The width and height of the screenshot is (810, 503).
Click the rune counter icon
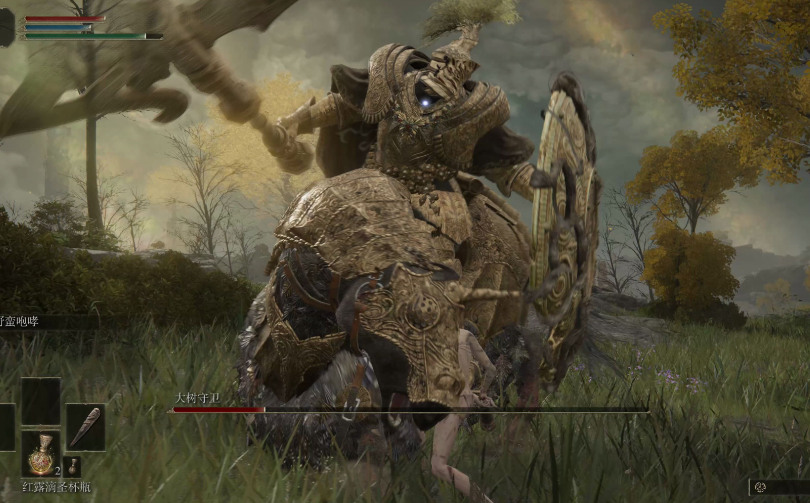click(761, 487)
